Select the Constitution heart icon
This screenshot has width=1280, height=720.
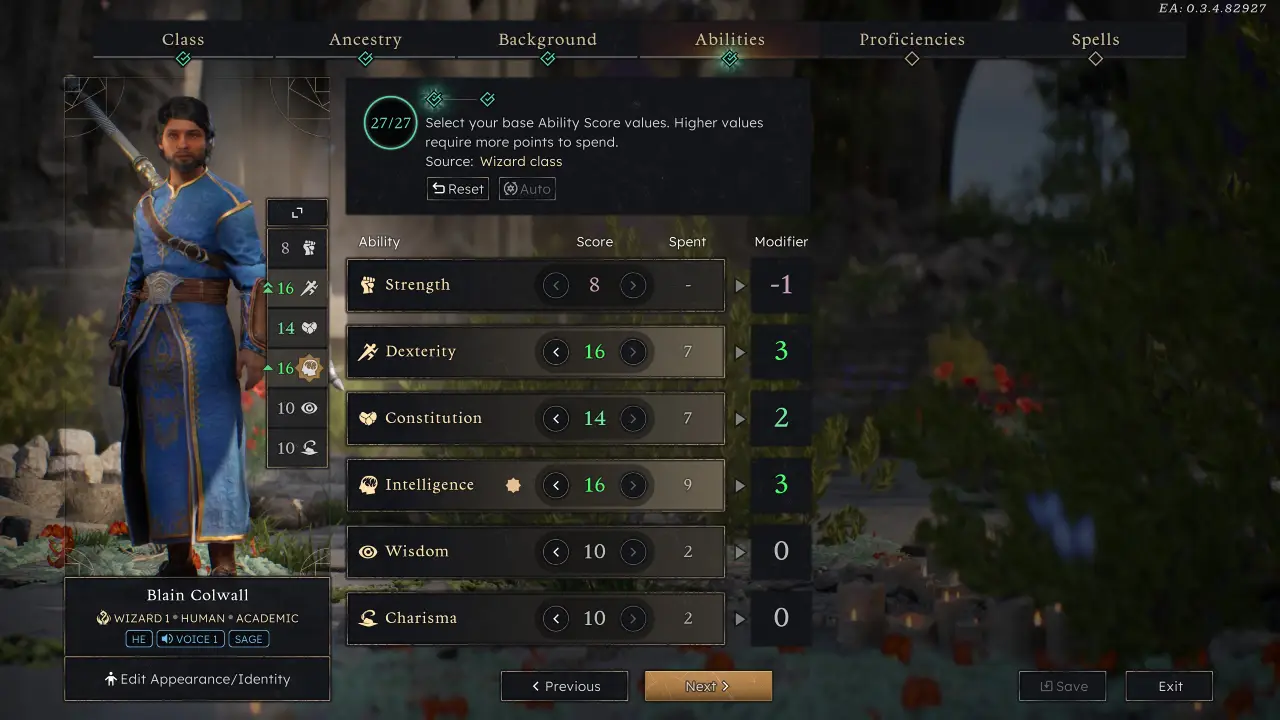point(368,417)
